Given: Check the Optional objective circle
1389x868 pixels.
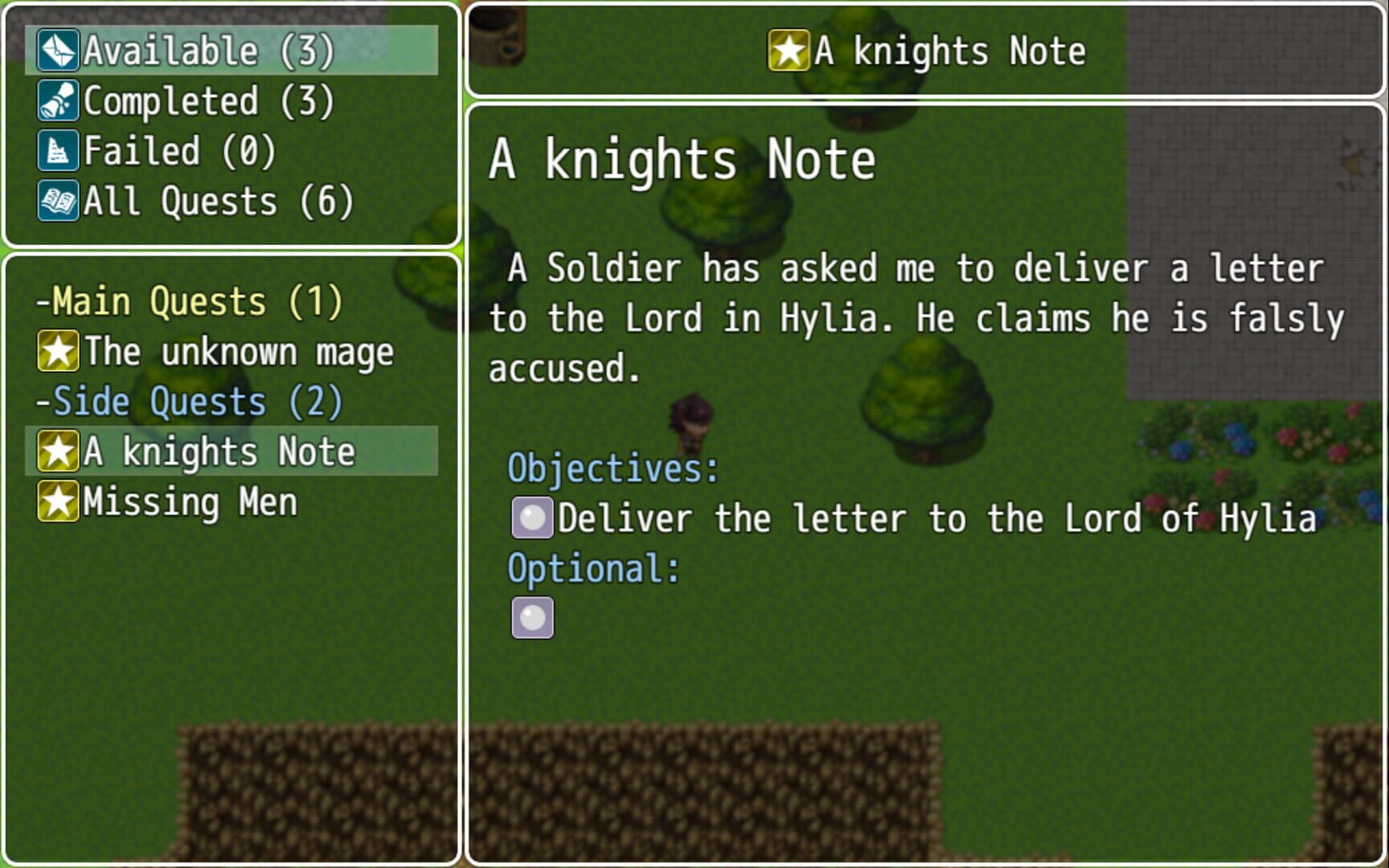Looking at the screenshot, I should pyautogui.click(x=532, y=619).
